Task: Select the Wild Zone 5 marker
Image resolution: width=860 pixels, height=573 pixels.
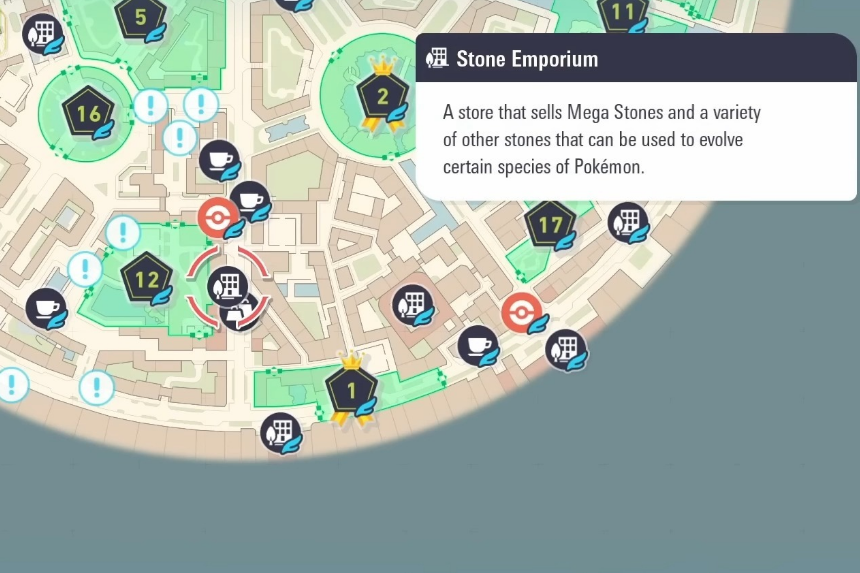Action: tap(140, 18)
